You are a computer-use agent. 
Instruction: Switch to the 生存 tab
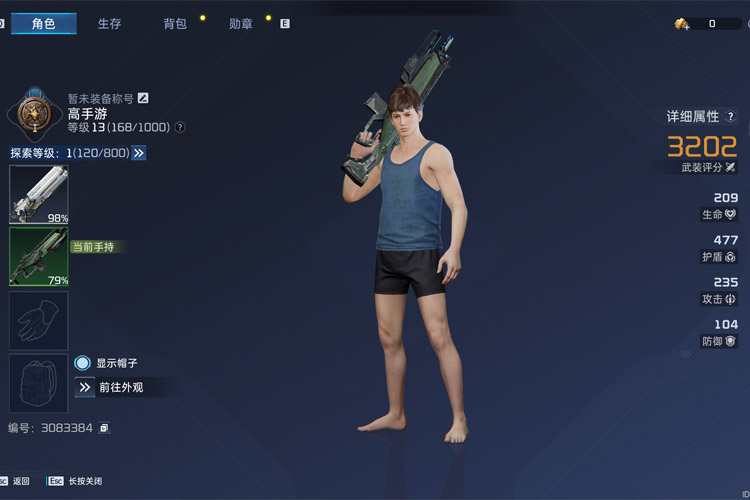pyautogui.click(x=109, y=23)
